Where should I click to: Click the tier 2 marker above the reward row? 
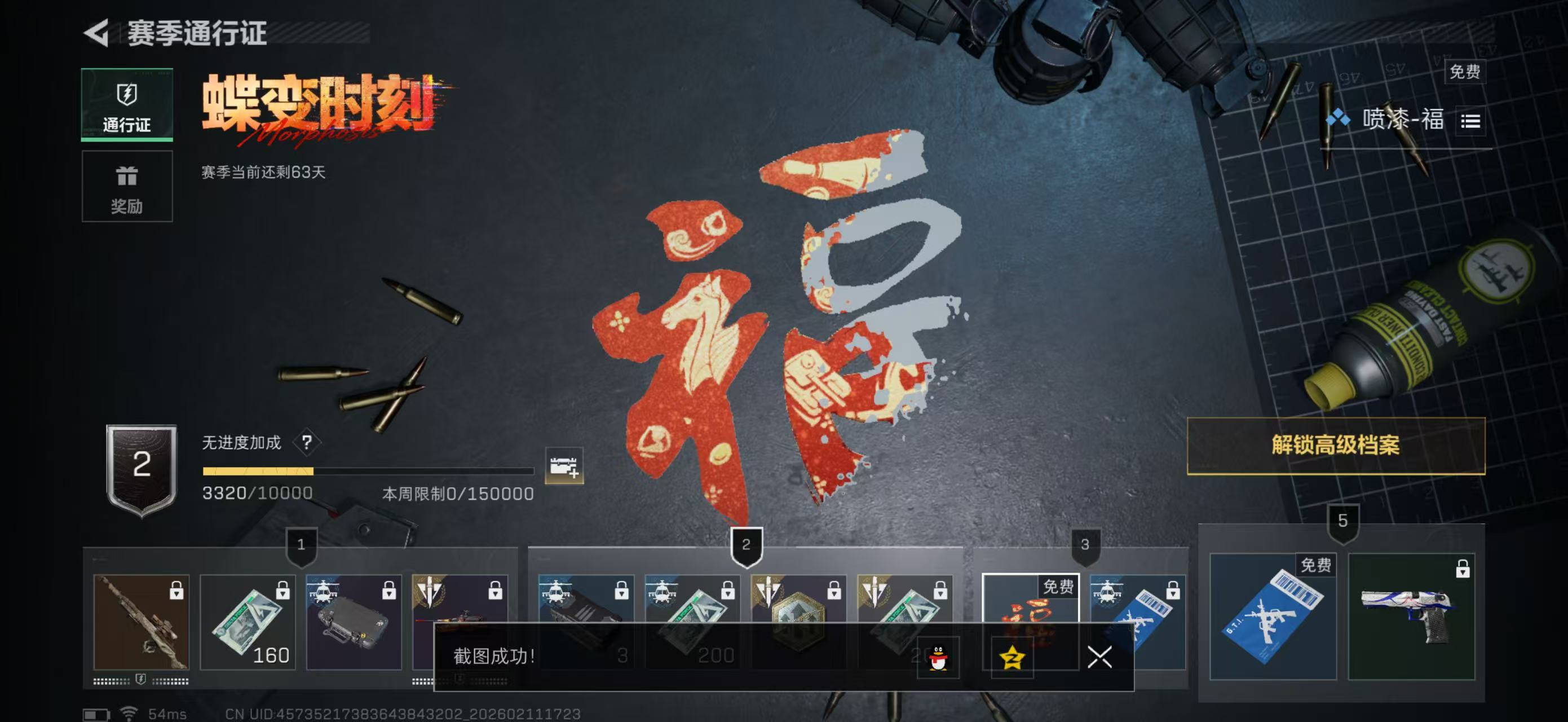point(747,545)
